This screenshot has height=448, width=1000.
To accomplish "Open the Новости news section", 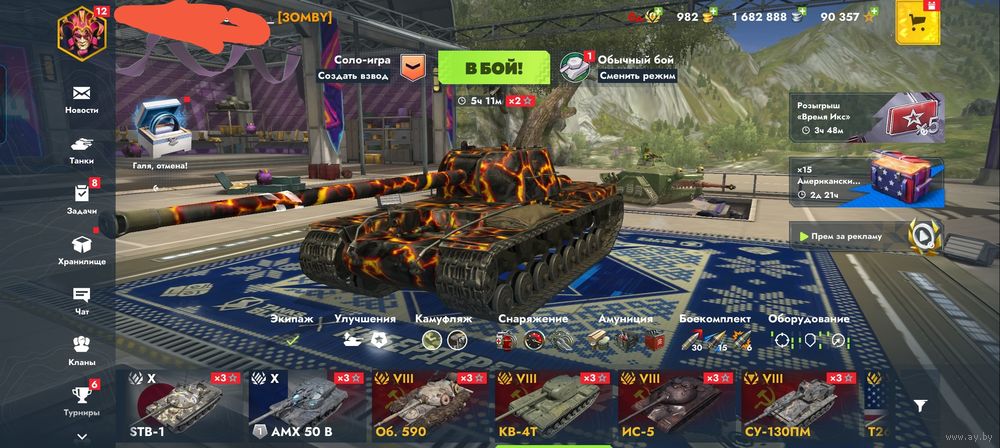I will tap(82, 98).
